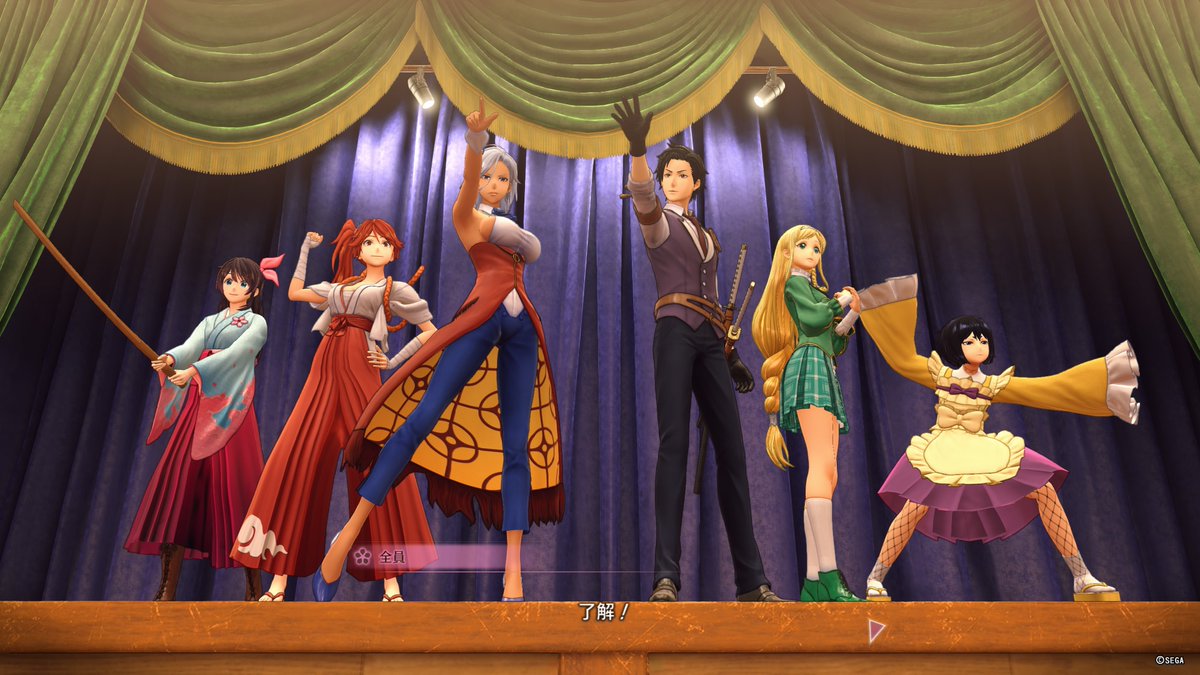Advance dialogue with the pink triangle arrow
1200x675 pixels.
876,630
